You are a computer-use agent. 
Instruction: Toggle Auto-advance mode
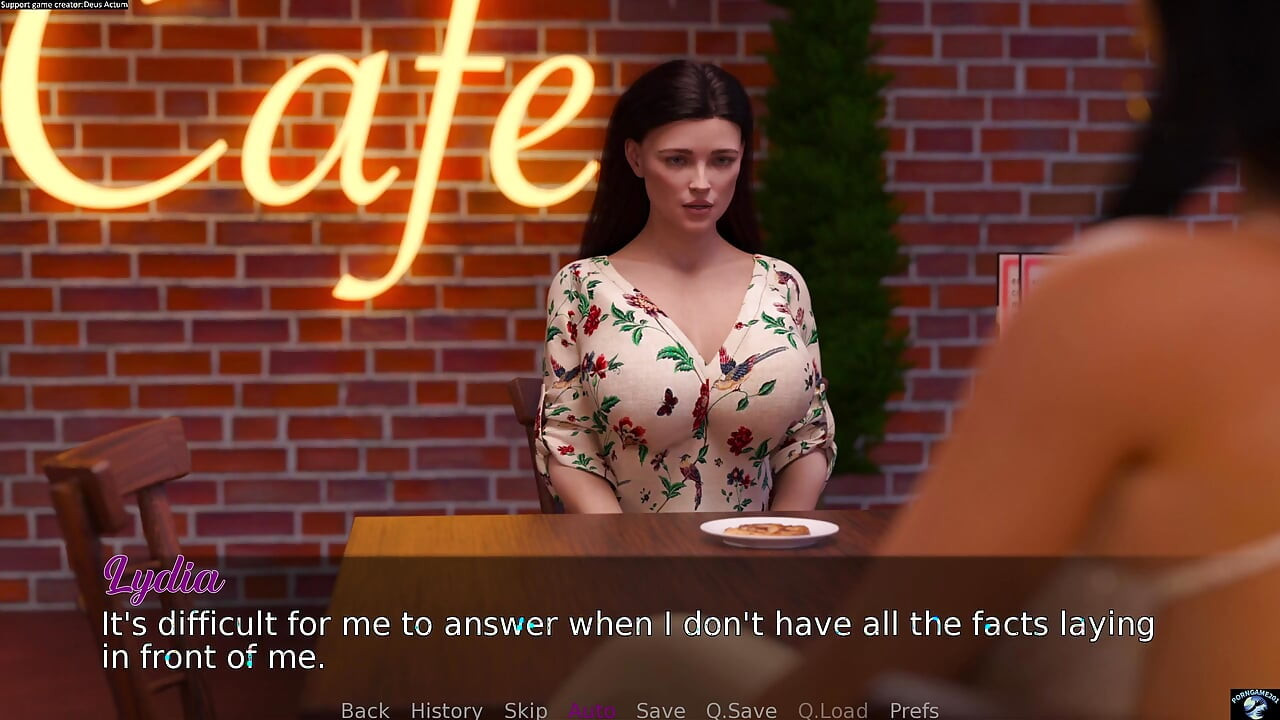pyautogui.click(x=592, y=710)
